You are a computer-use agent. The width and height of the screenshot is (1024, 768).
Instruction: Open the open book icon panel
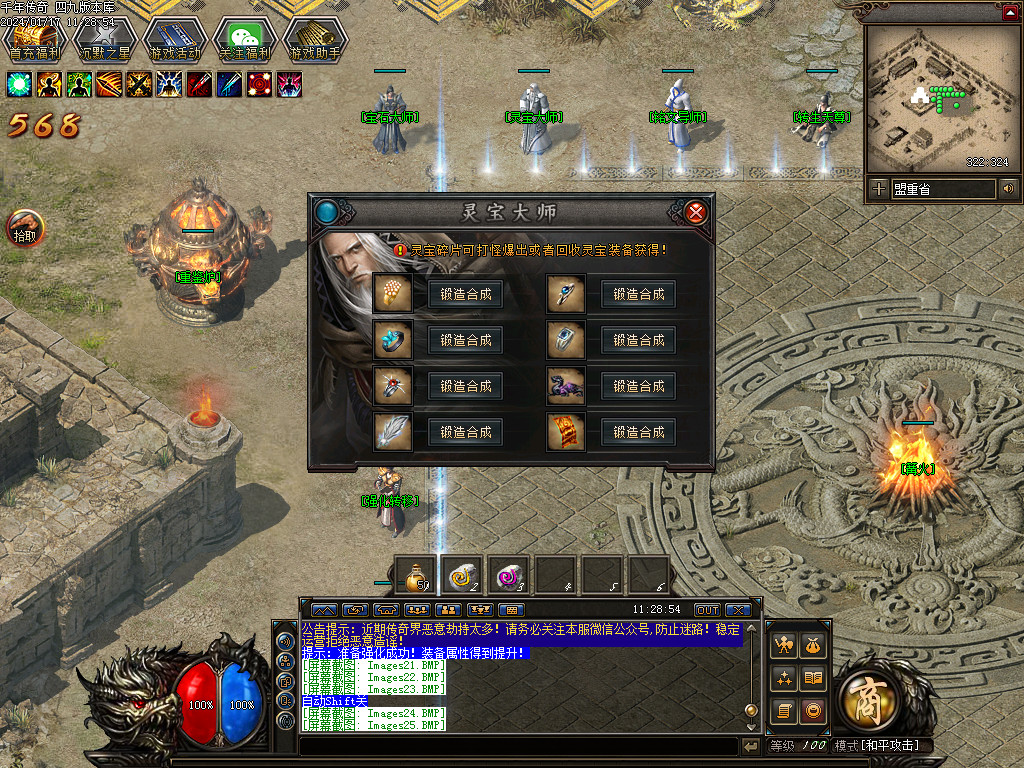click(813, 678)
